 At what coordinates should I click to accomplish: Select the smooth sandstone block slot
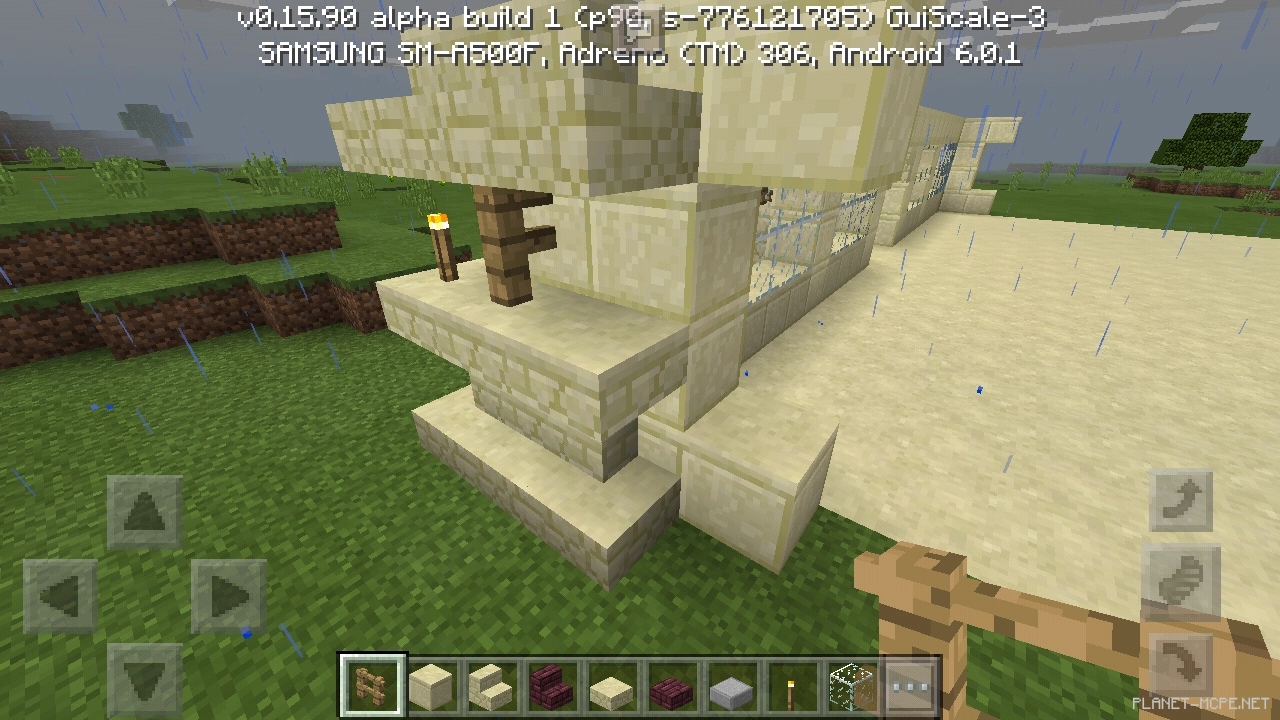(432, 686)
